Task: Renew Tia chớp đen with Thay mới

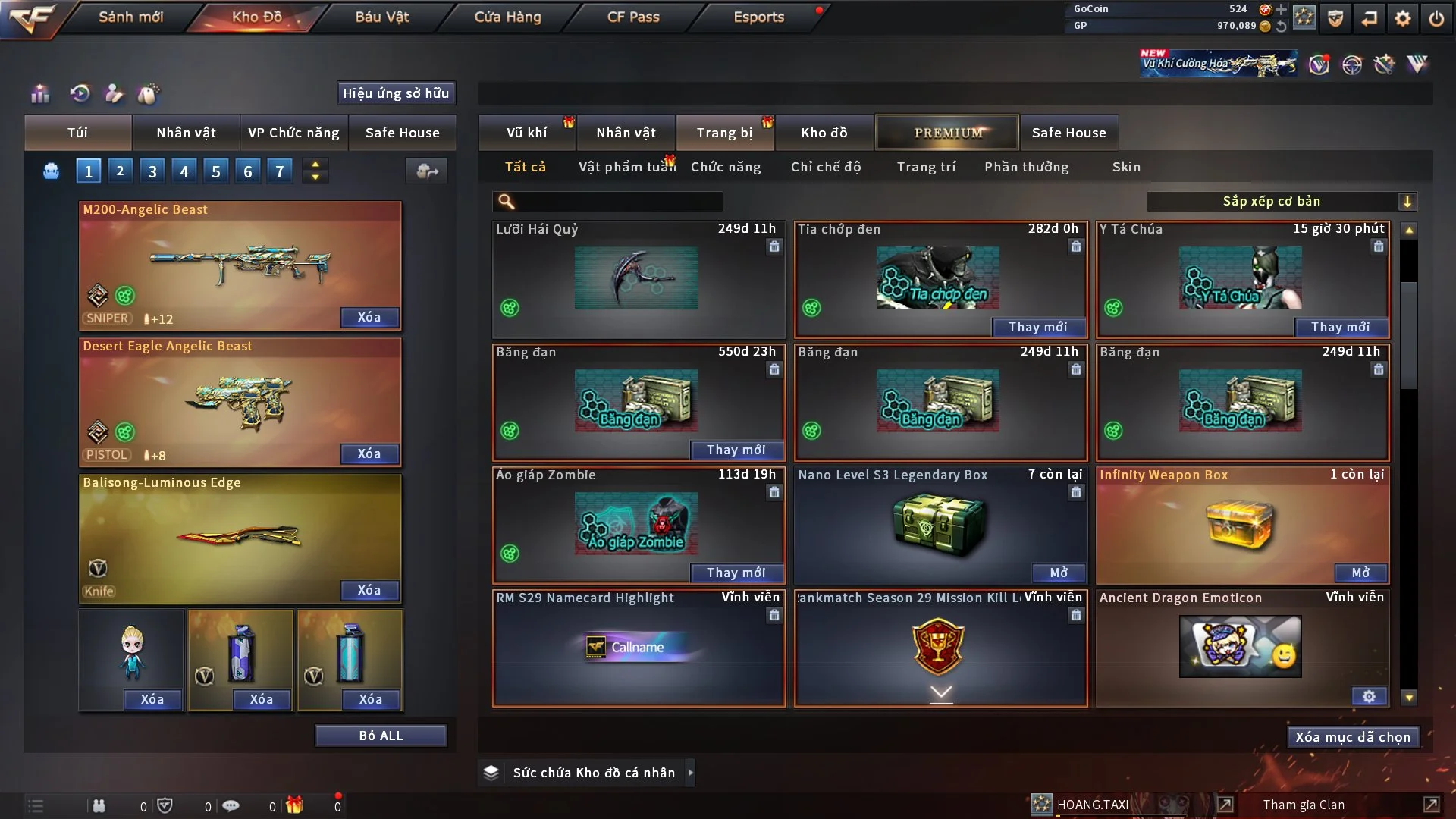Action: 1037,327
